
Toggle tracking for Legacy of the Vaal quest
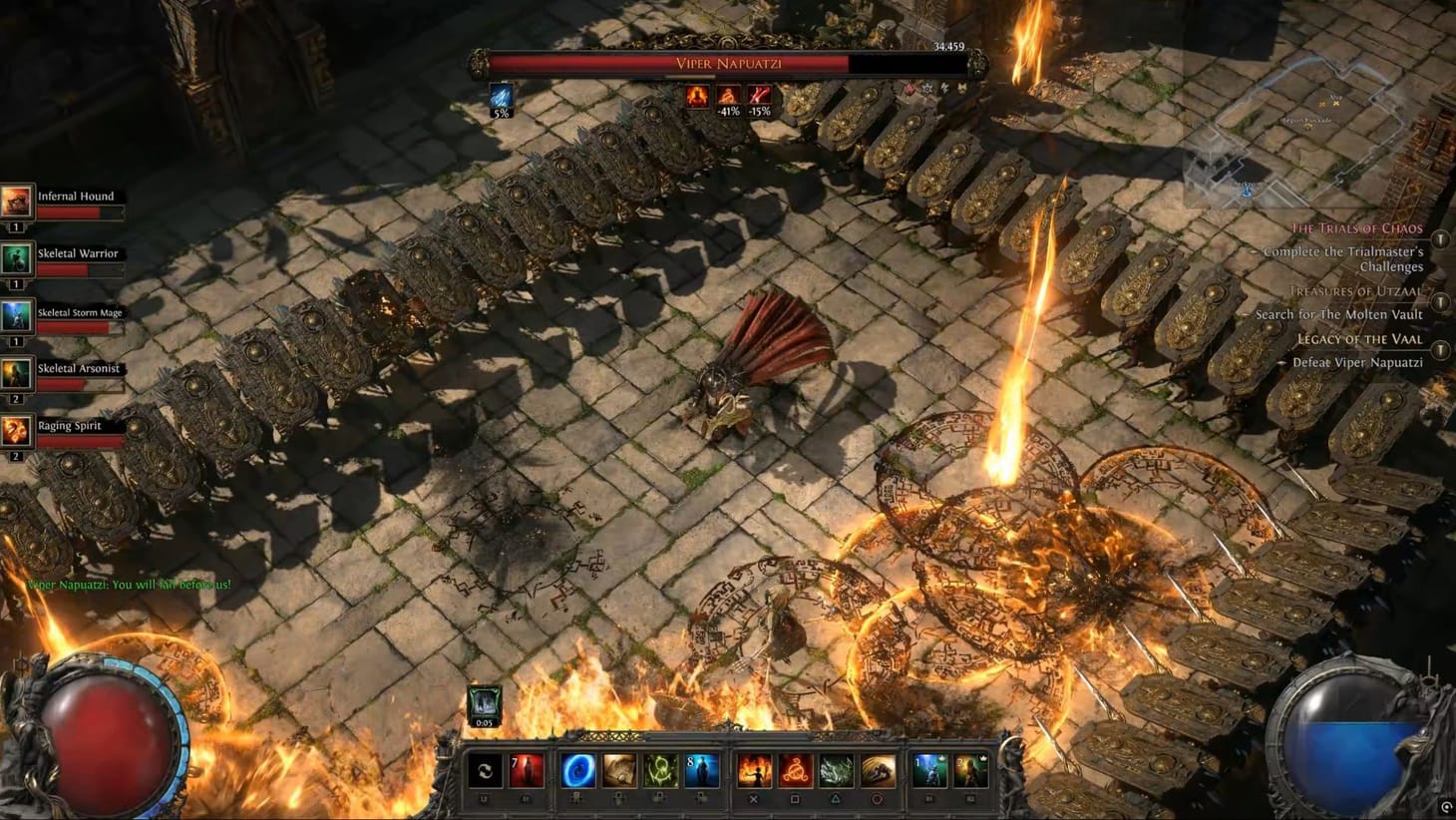(1440, 351)
